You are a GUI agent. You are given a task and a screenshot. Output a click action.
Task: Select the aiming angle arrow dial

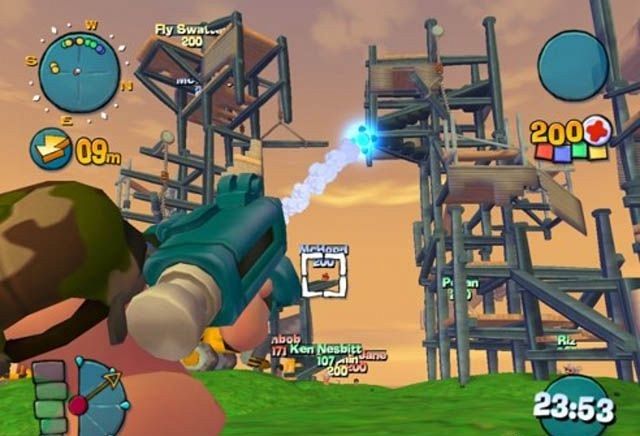point(98,396)
